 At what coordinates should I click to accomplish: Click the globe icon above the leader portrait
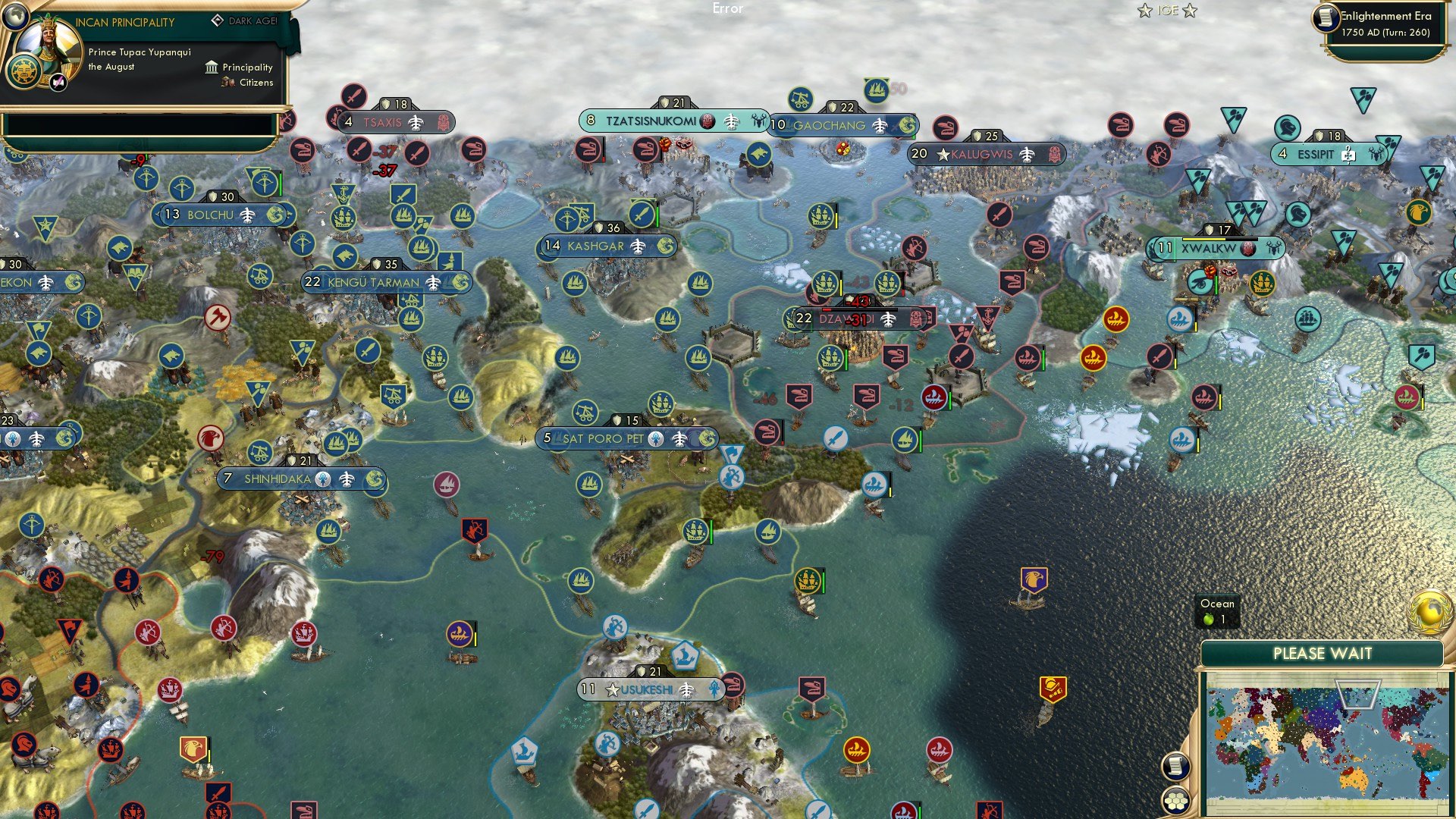pos(15,16)
